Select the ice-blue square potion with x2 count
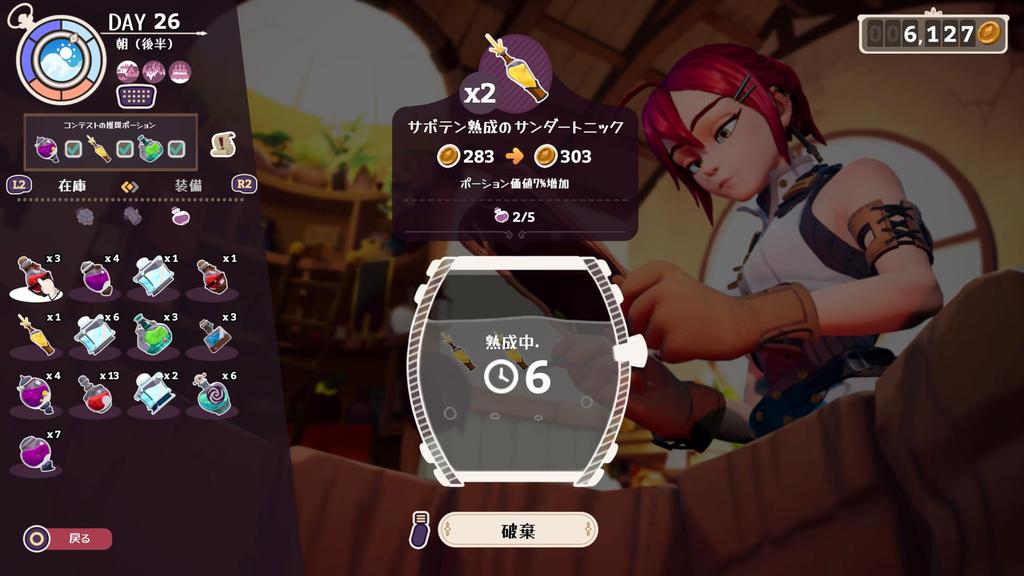The image size is (1024, 576). [152, 393]
